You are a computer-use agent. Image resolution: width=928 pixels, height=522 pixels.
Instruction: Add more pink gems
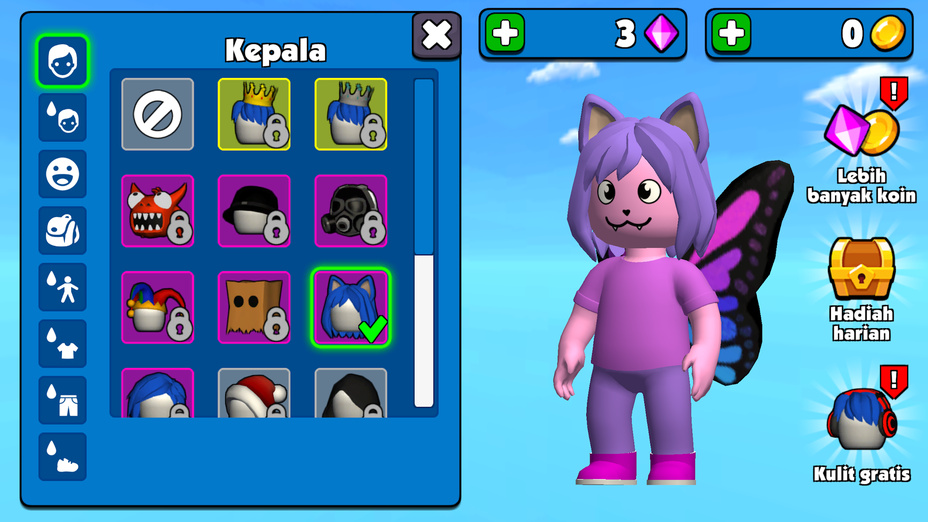pos(505,34)
